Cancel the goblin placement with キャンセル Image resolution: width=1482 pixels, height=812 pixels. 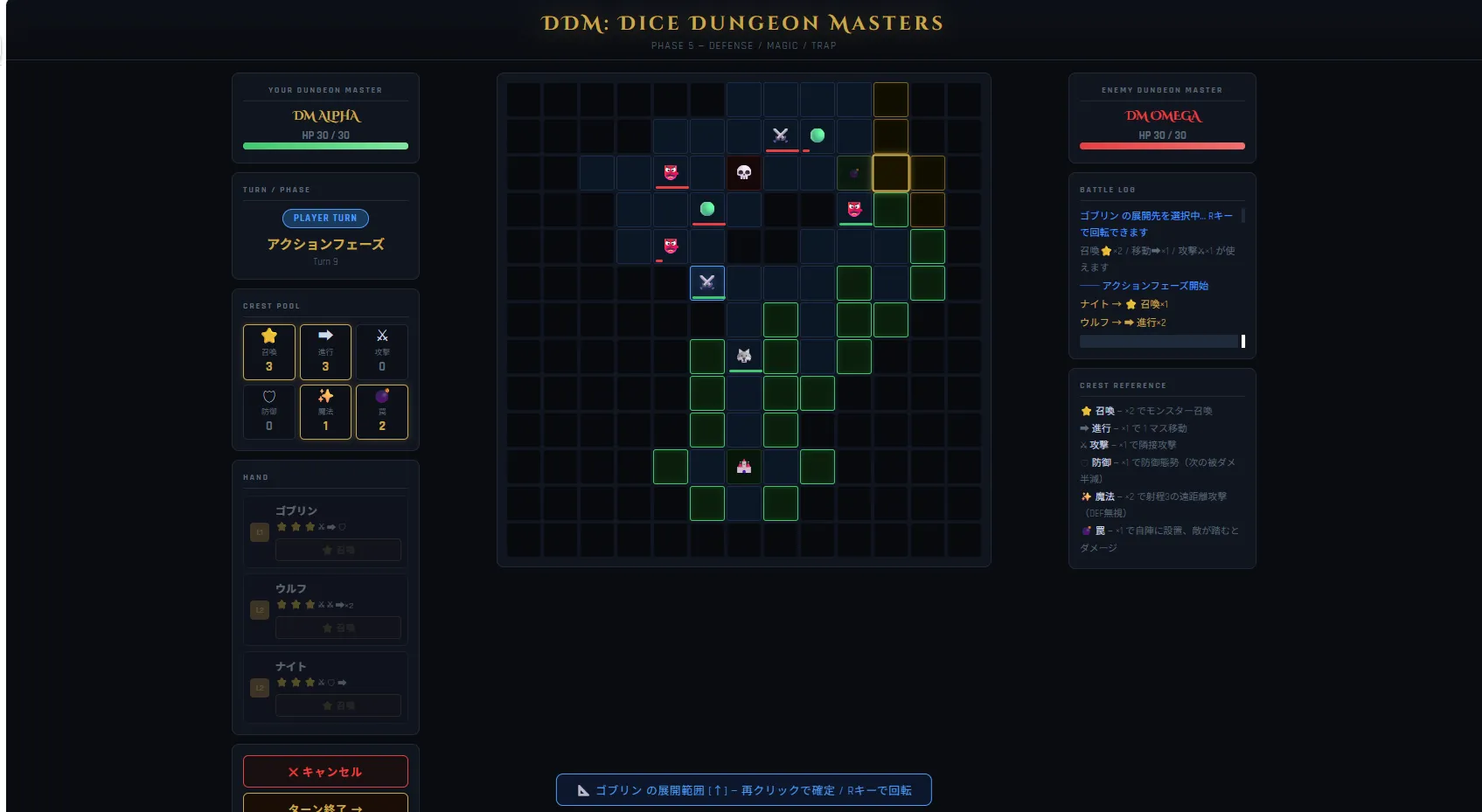[325, 772]
